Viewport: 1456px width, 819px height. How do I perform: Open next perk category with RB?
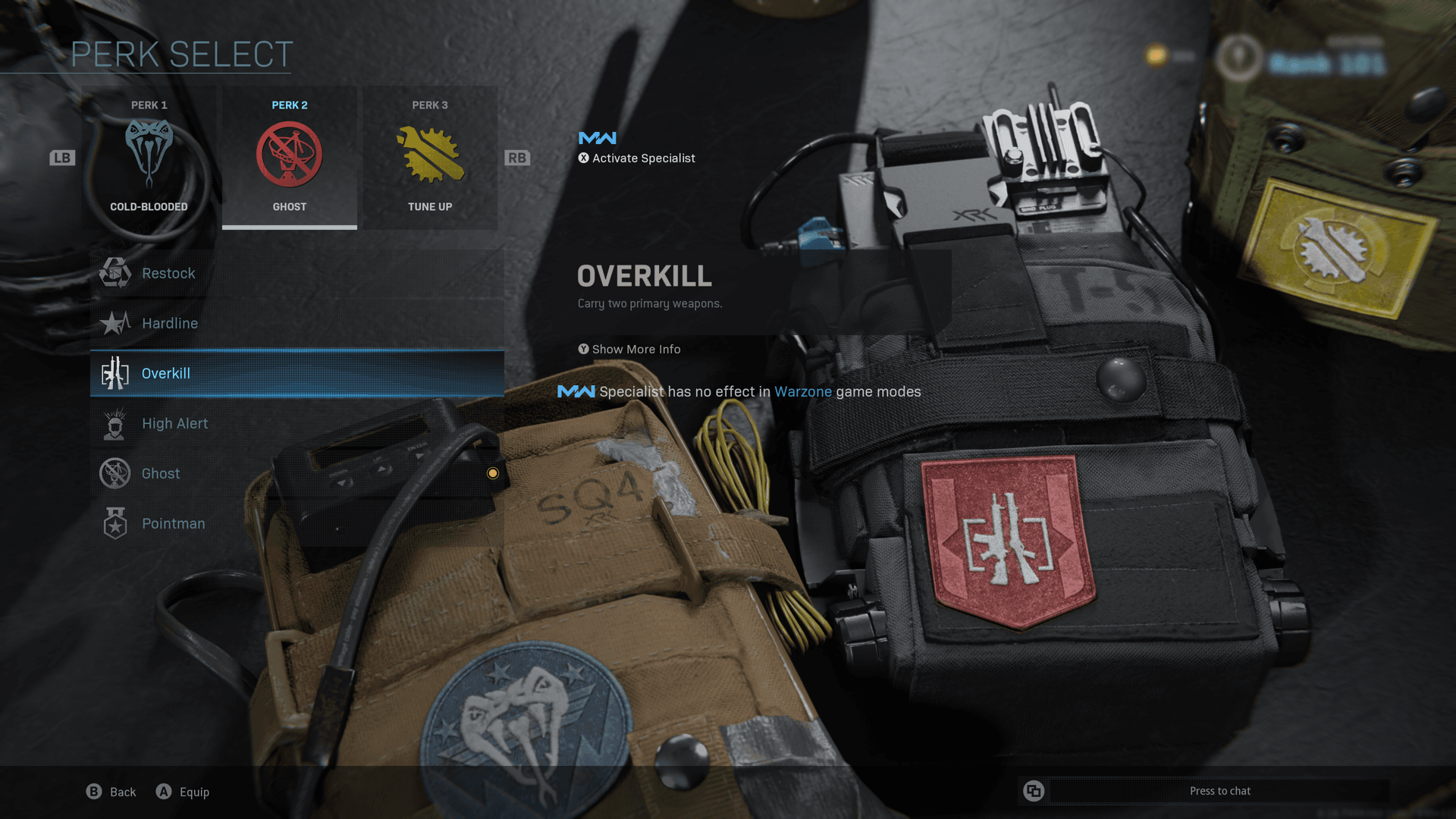point(516,158)
